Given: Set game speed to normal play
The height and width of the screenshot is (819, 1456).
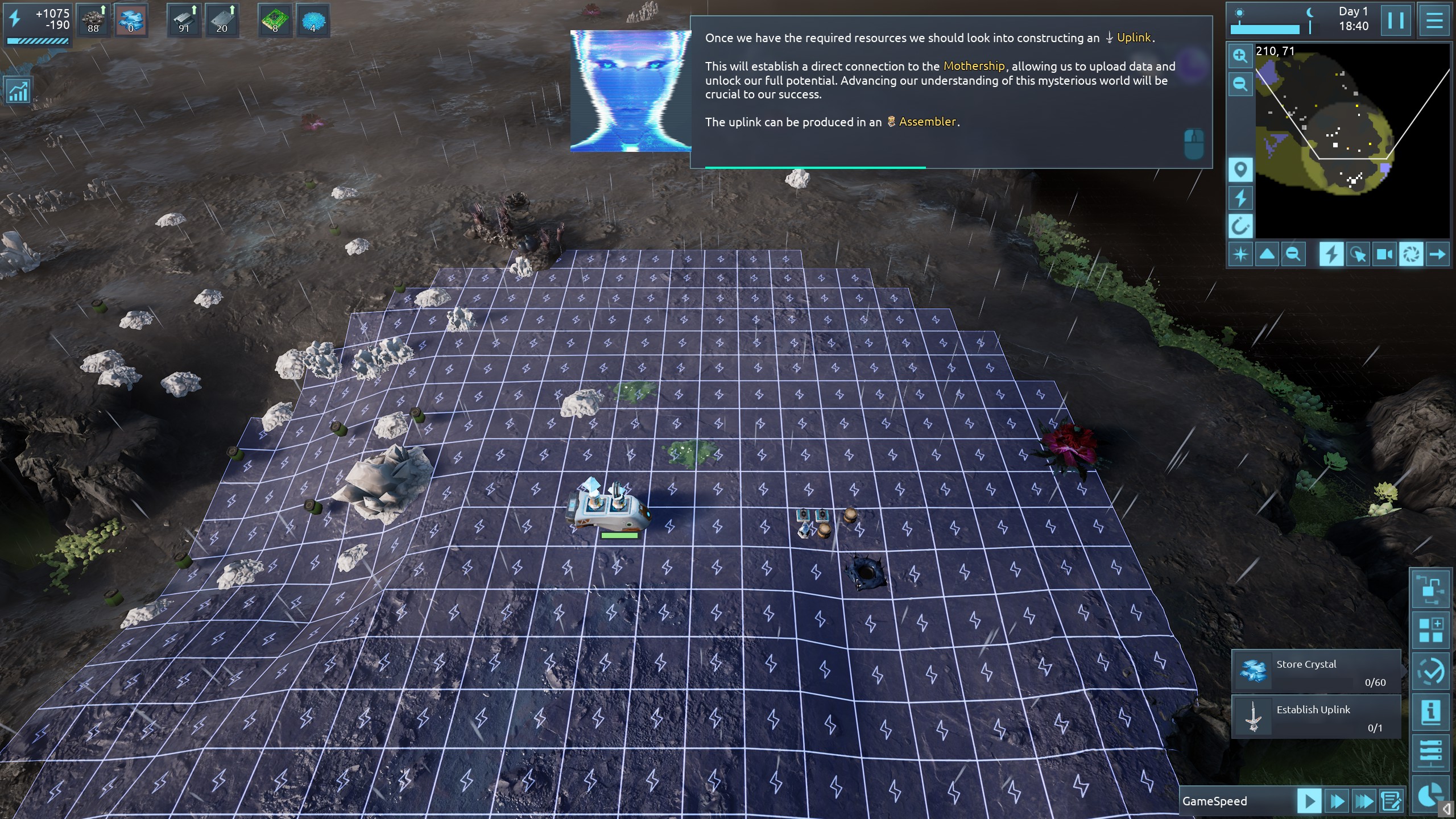Looking at the screenshot, I should click(1309, 801).
